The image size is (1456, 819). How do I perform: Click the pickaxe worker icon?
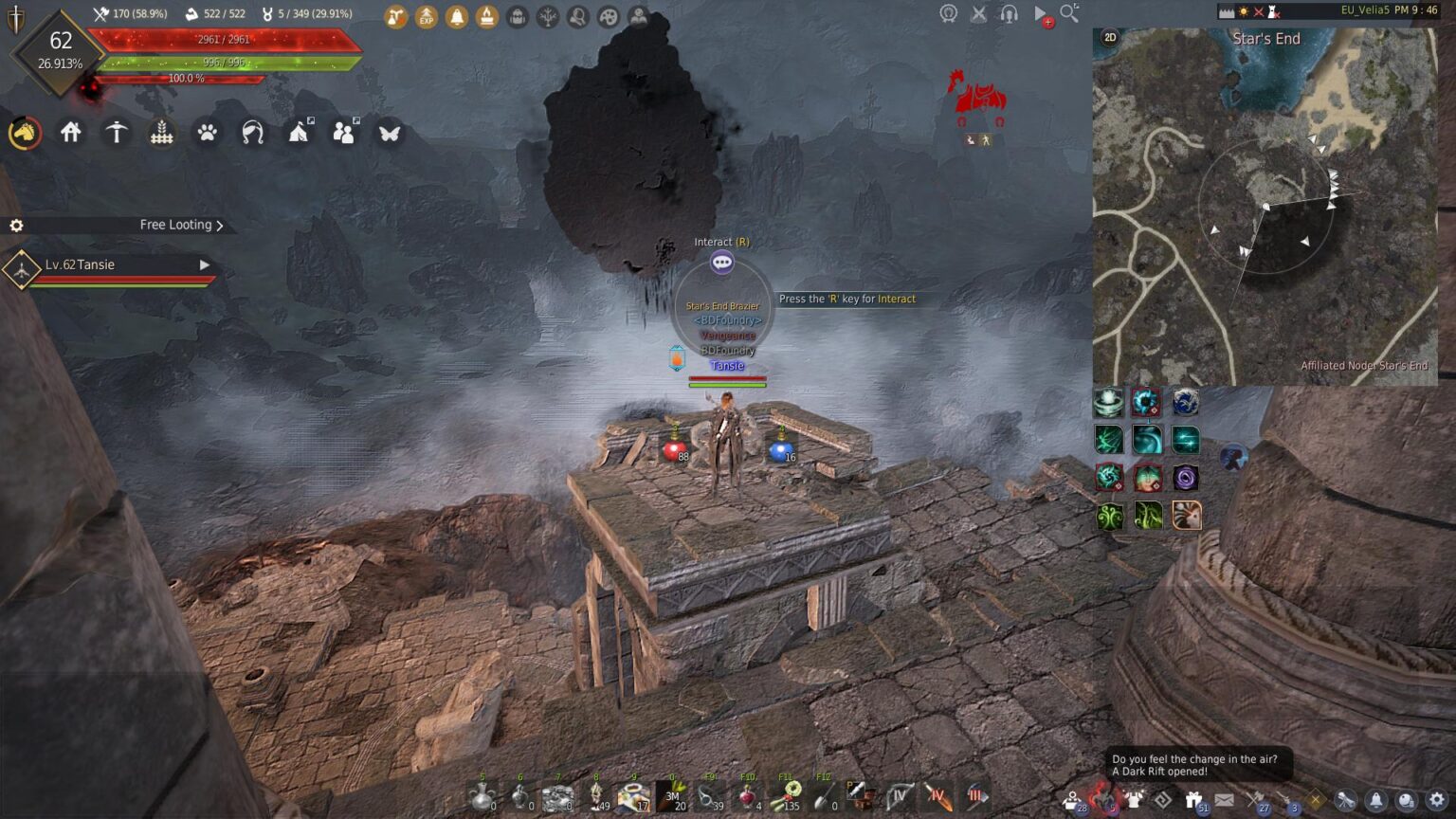pos(117,133)
